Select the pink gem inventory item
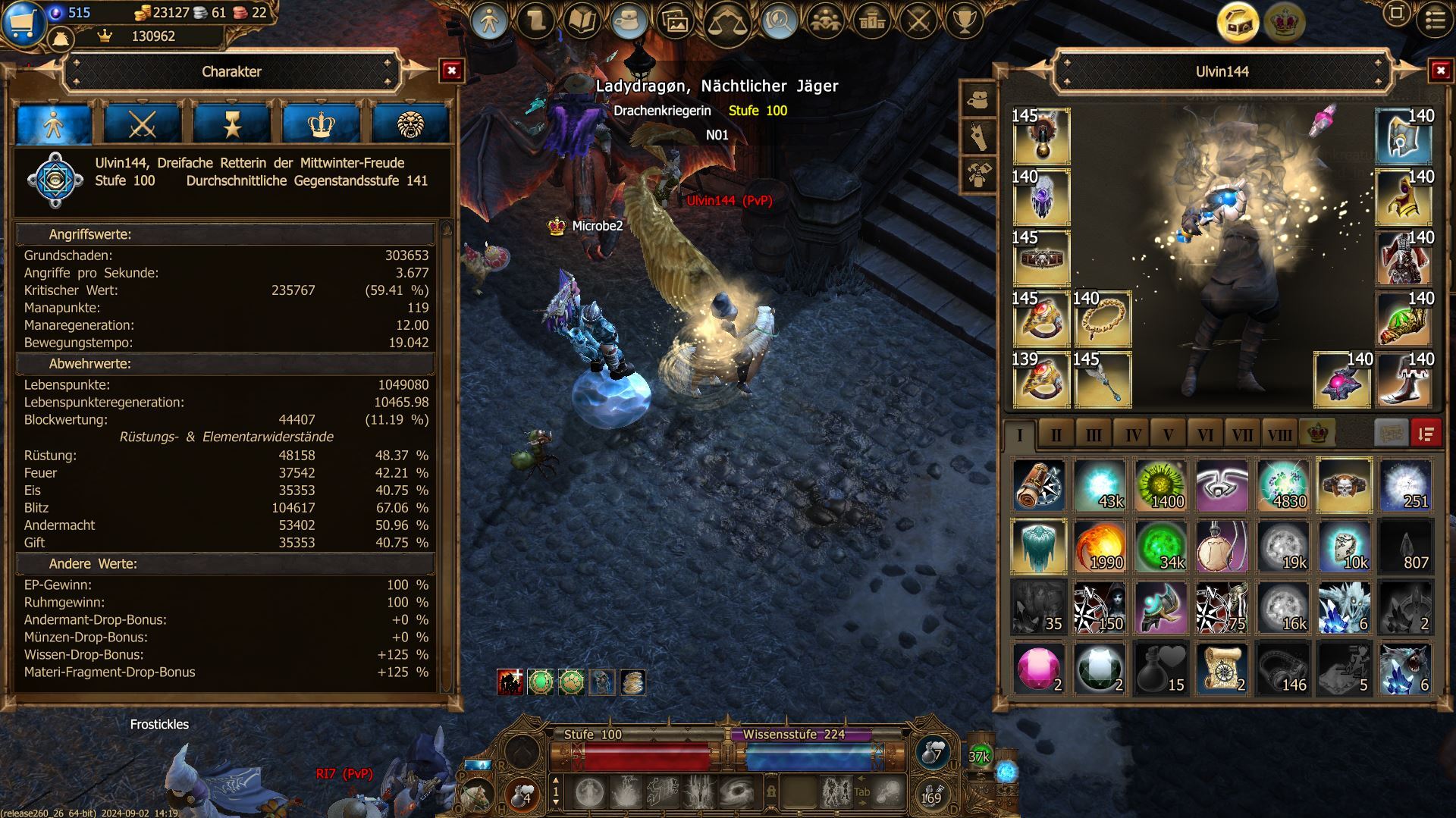The width and height of the screenshot is (1456, 818). [x=1039, y=669]
